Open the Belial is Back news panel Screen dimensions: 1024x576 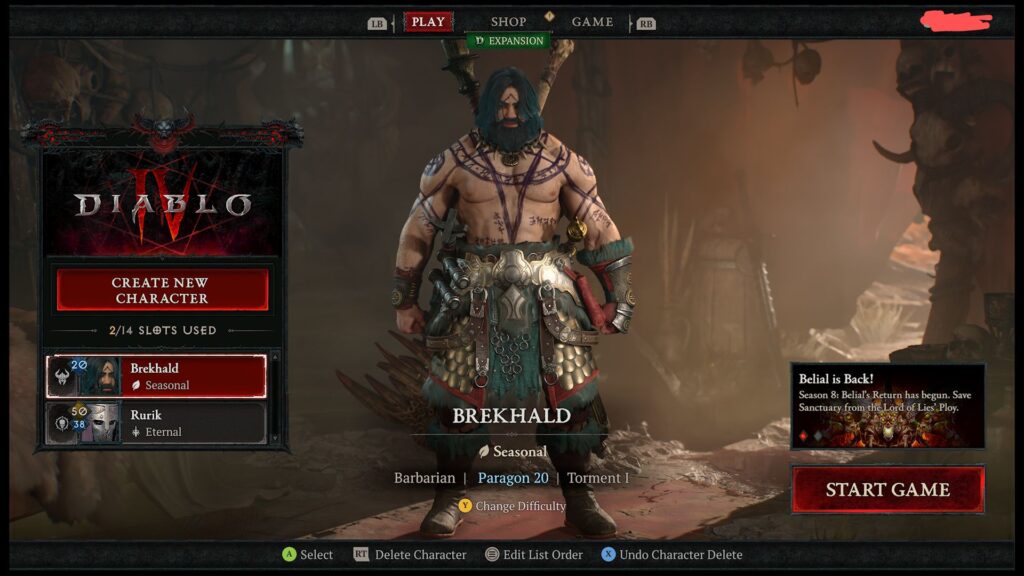(x=887, y=405)
